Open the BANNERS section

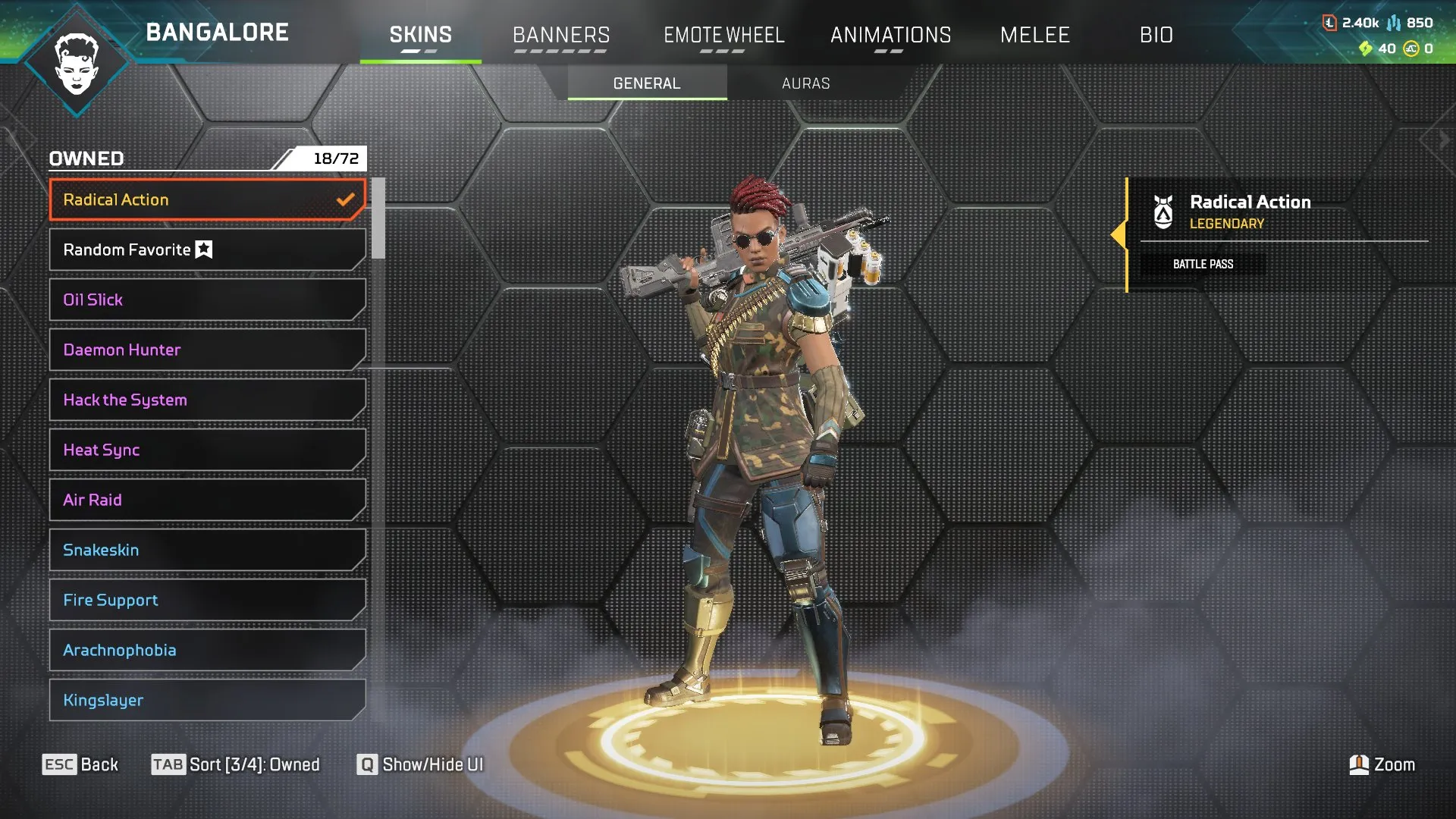pyautogui.click(x=561, y=35)
